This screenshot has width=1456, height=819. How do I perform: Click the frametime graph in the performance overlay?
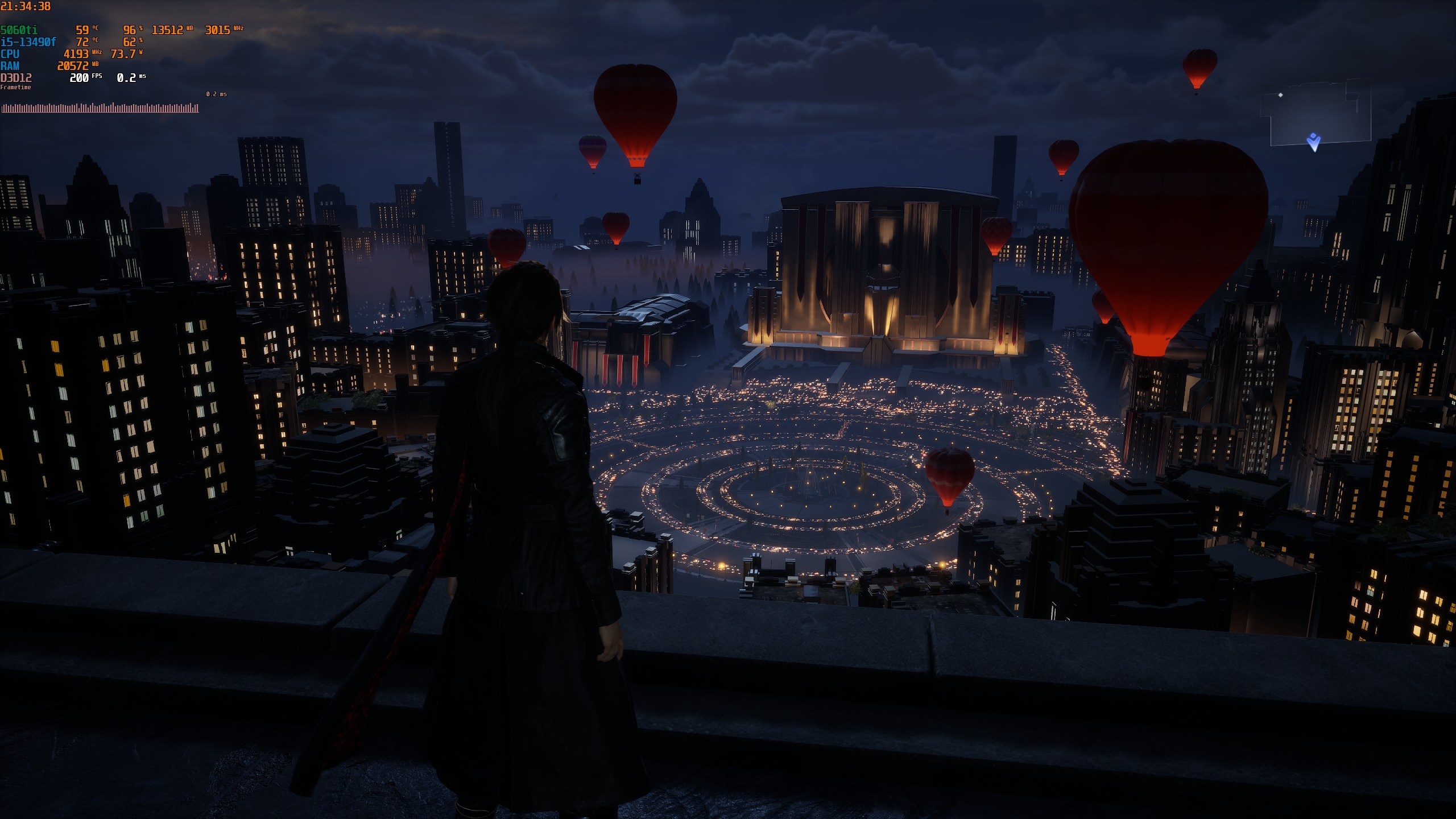tap(100, 107)
